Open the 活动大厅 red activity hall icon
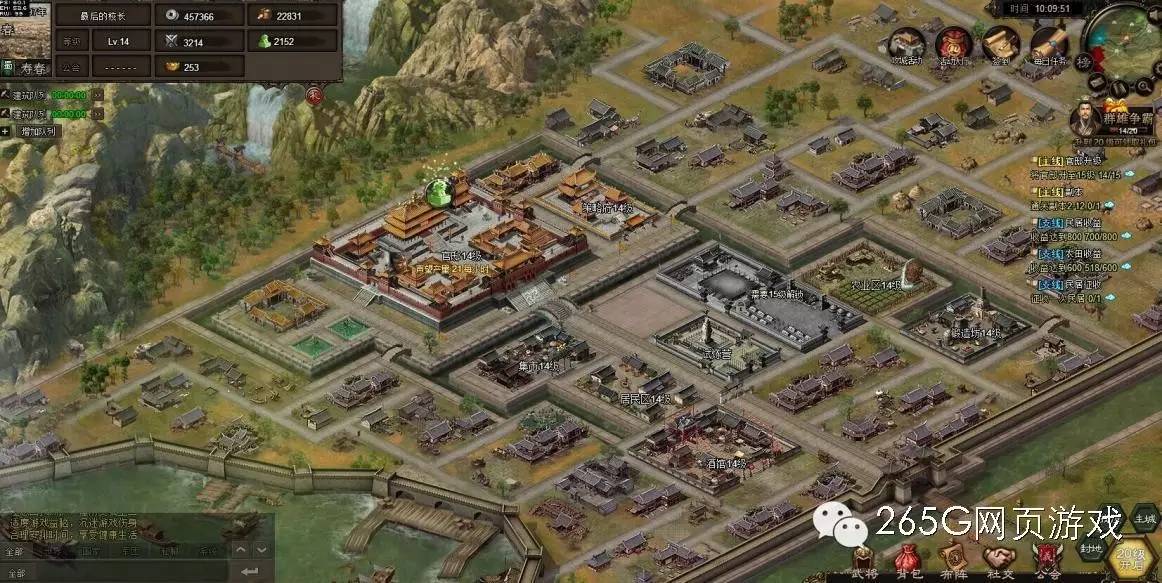The image size is (1162, 583). tap(954, 45)
